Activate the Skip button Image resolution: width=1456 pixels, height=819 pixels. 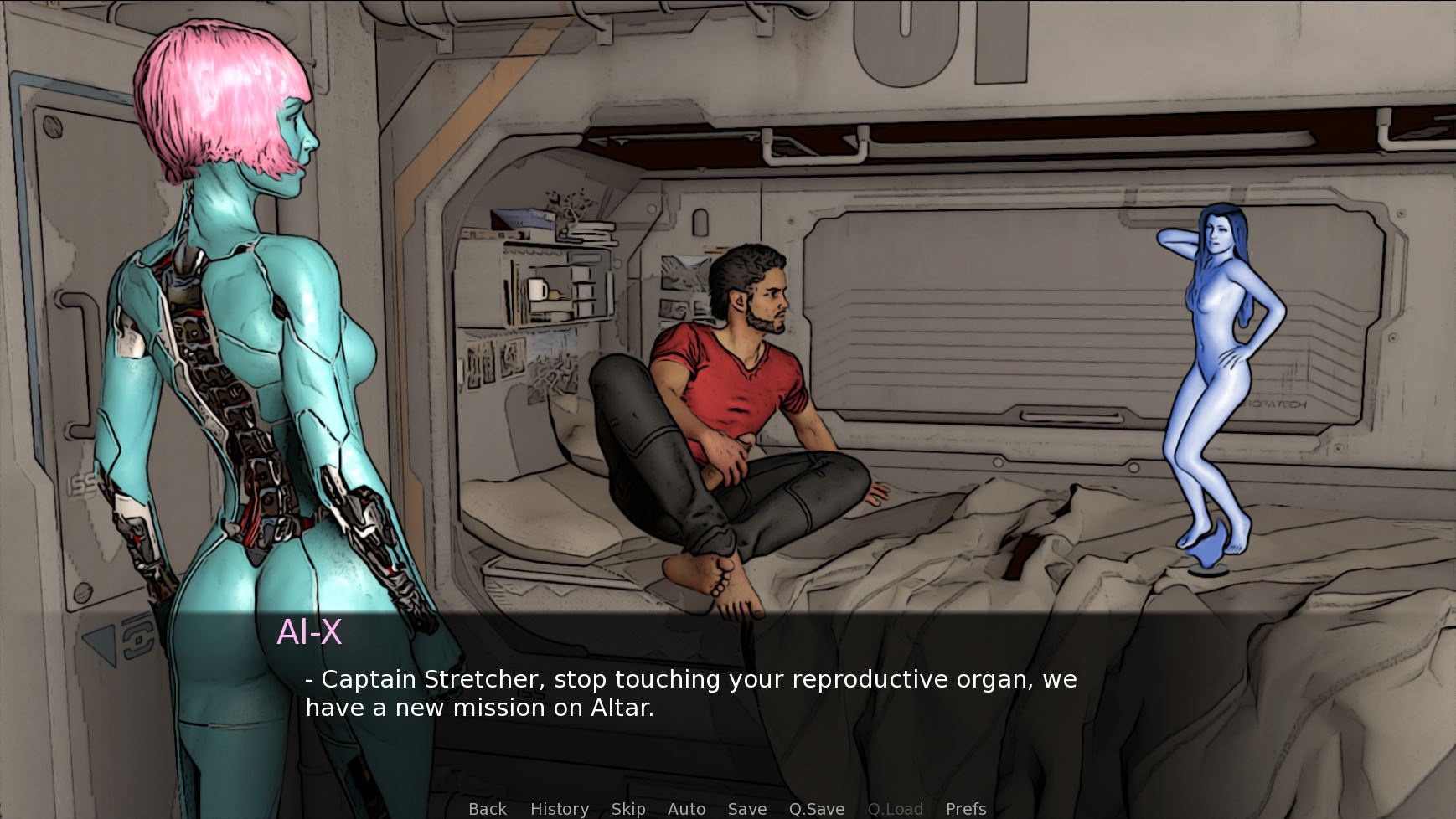pyautogui.click(x=628, y=808)
